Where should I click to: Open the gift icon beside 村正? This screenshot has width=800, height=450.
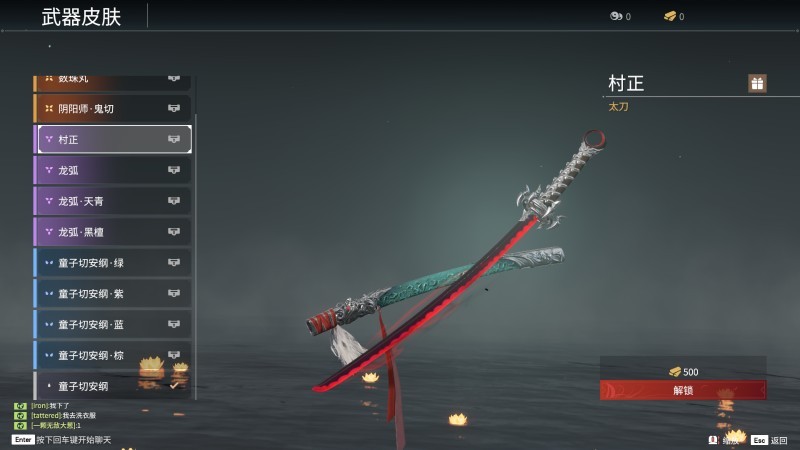[757, 84]
